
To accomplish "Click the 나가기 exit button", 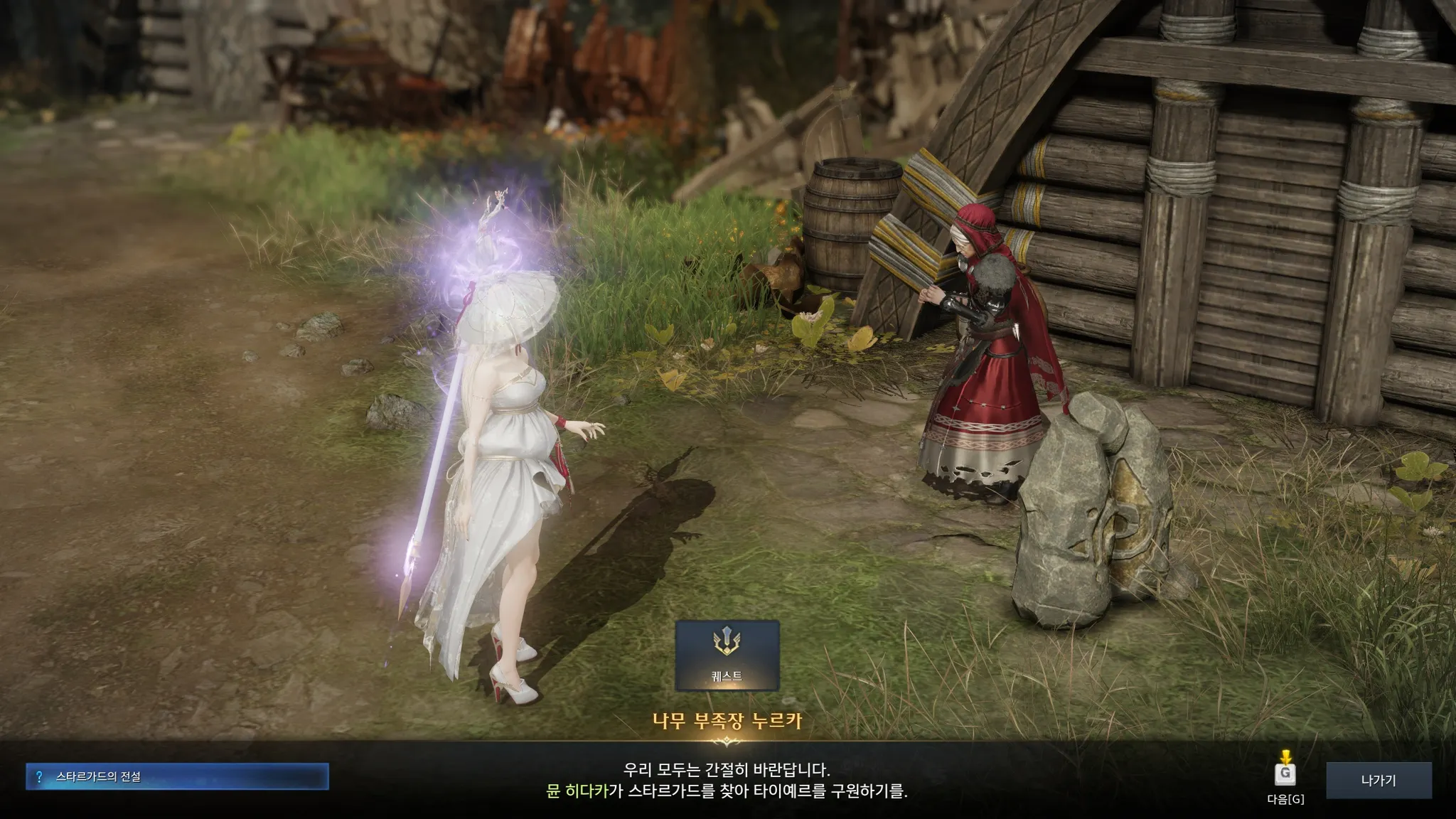I will 1378,781.
